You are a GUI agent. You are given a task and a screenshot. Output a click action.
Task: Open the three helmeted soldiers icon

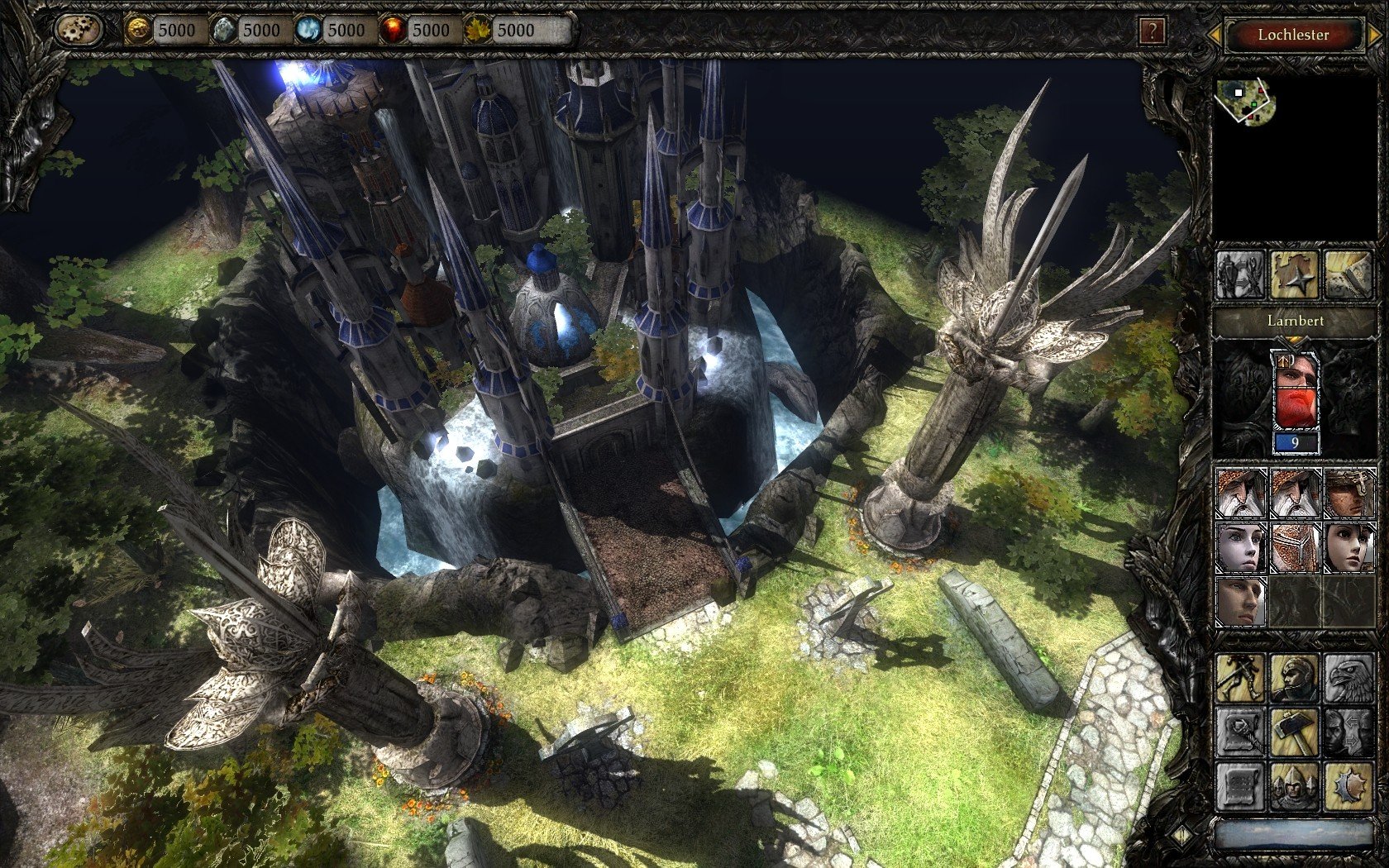[1294, 786]
